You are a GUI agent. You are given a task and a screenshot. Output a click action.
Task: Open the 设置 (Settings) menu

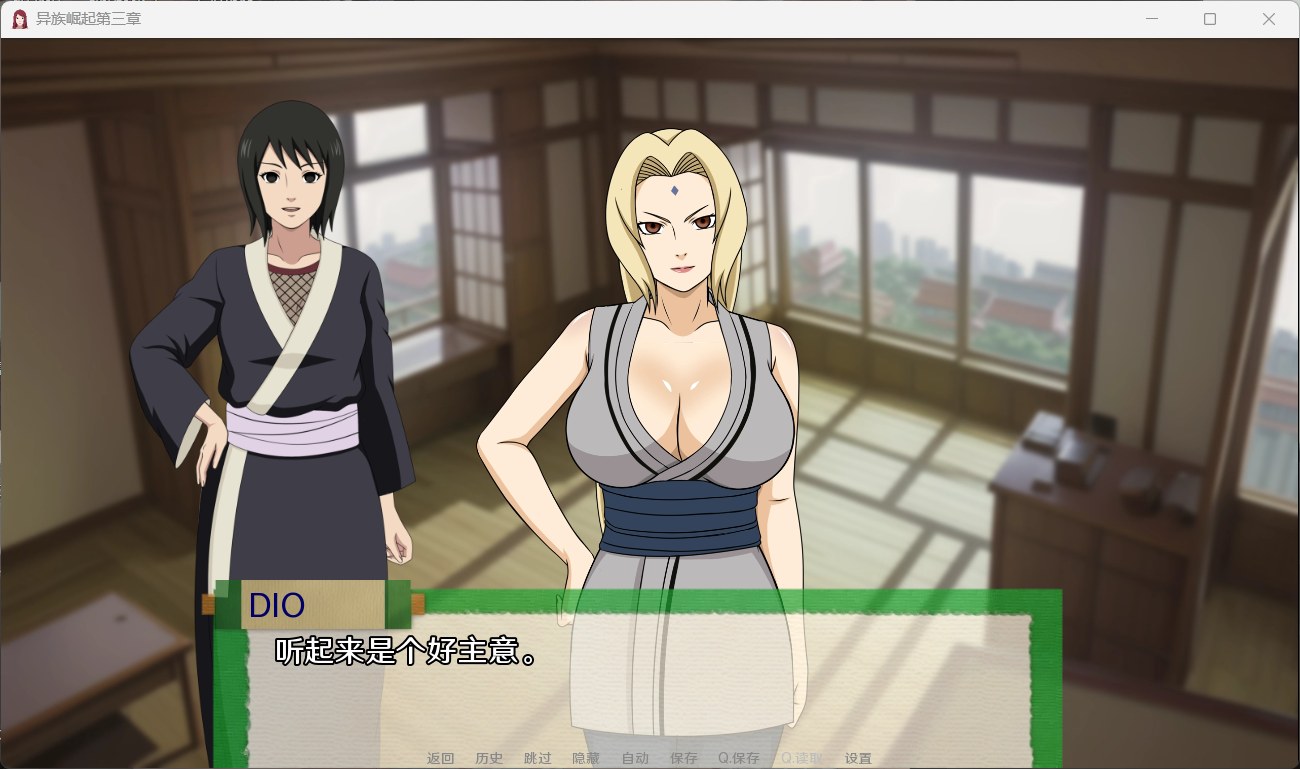coord(858,758)
